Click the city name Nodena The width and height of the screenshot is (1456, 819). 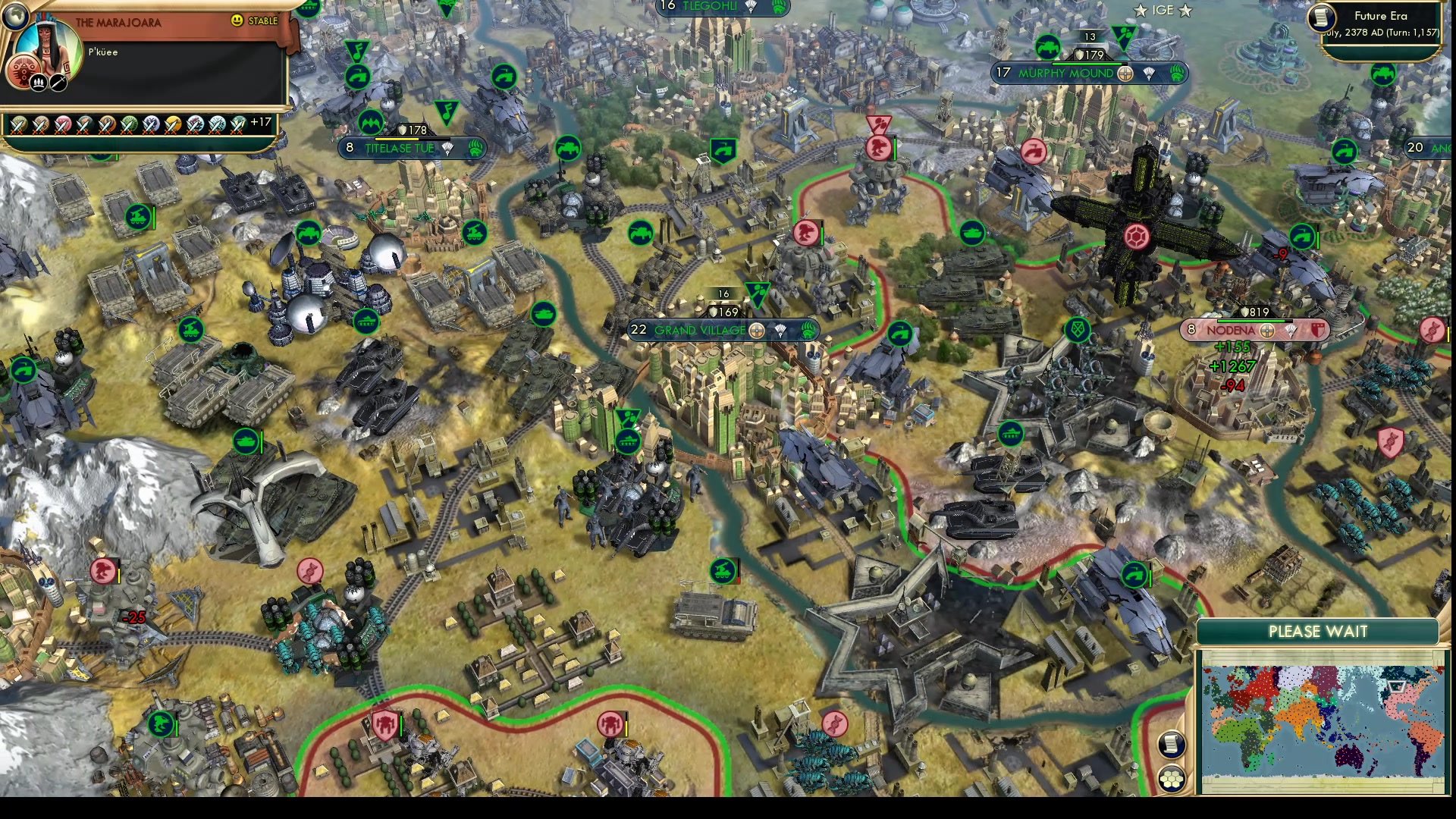(x=1232, y=330)
